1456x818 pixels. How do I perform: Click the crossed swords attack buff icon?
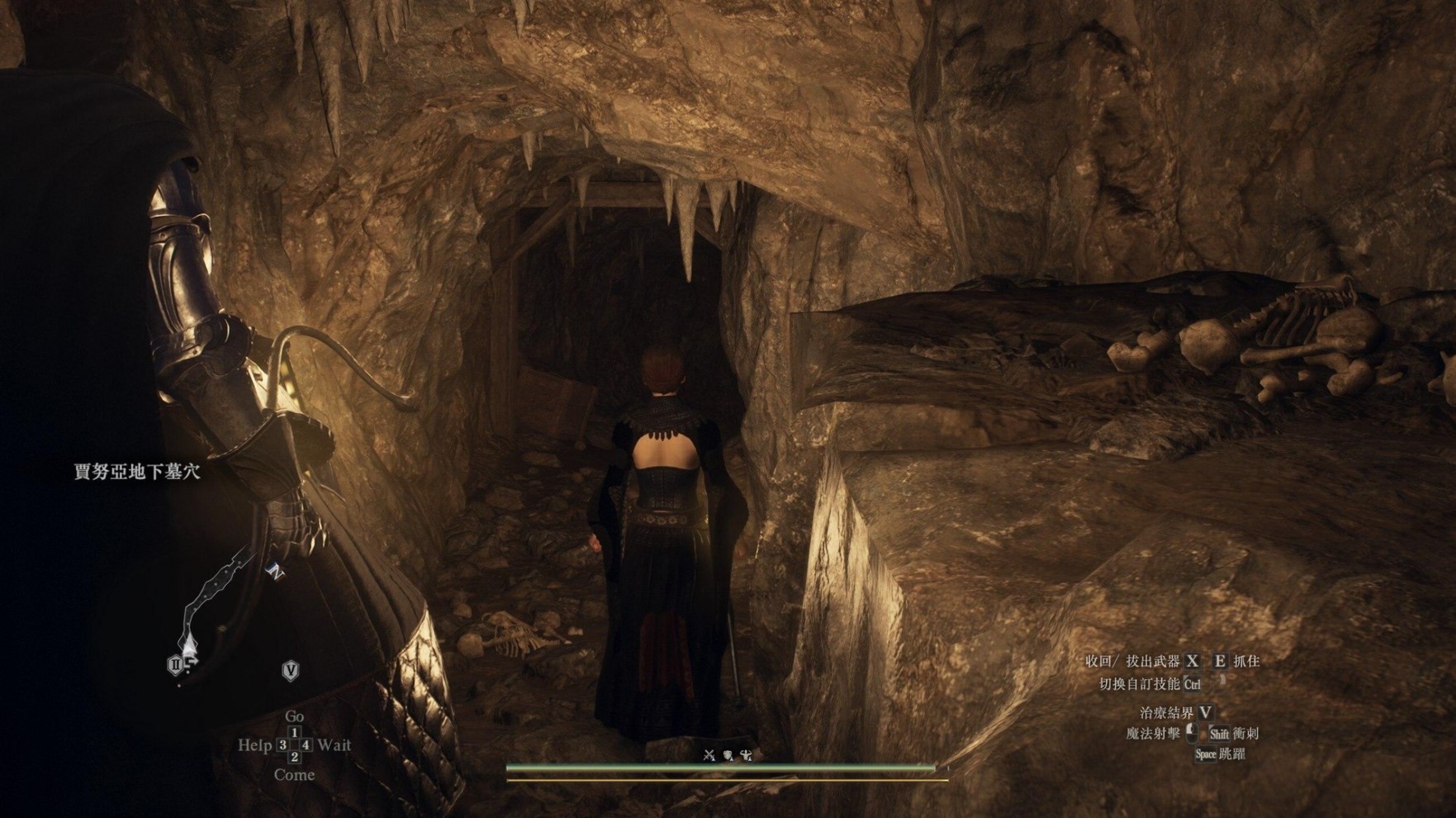coord(709,754)
